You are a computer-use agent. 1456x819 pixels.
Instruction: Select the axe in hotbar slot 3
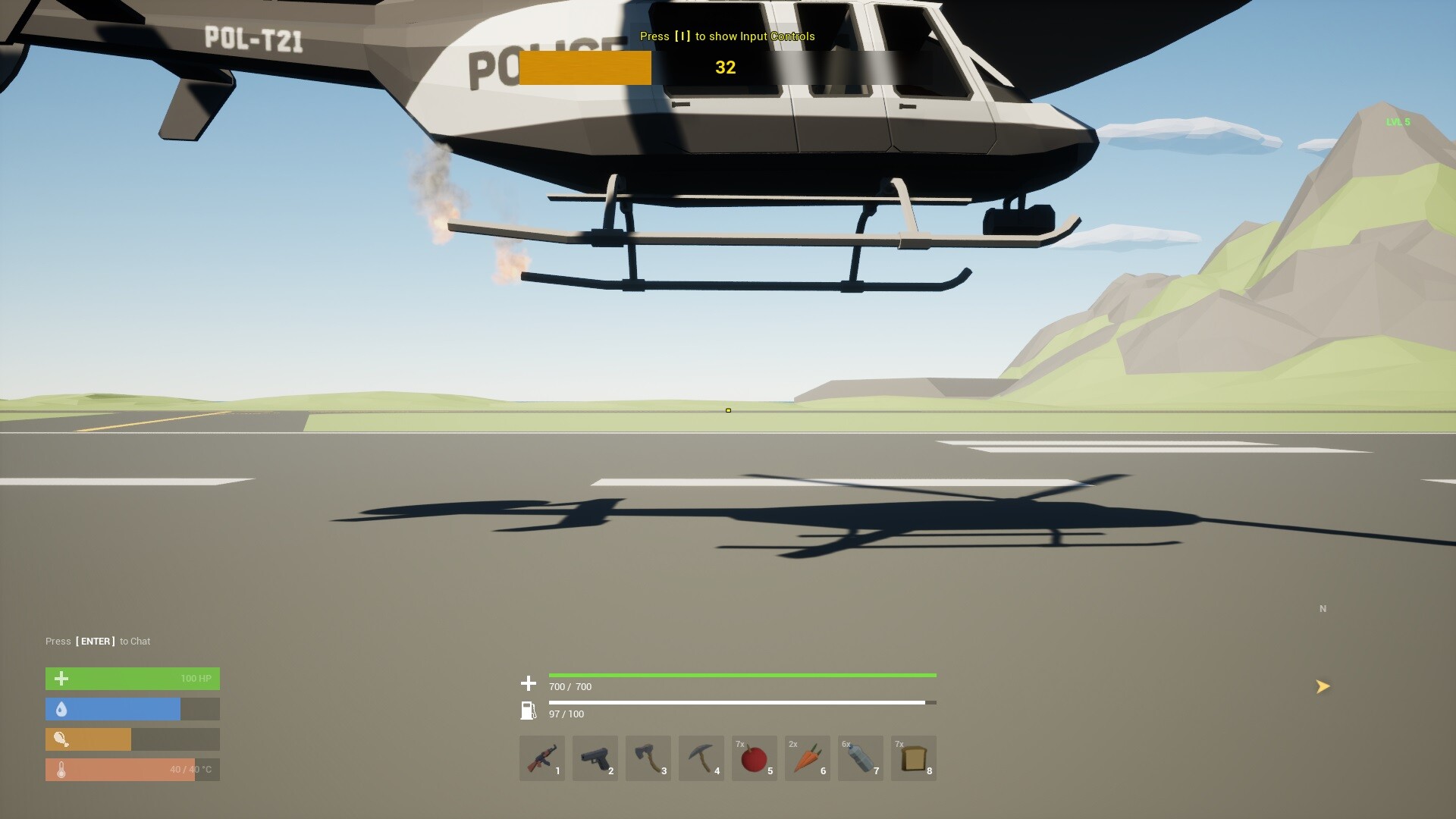648,758
